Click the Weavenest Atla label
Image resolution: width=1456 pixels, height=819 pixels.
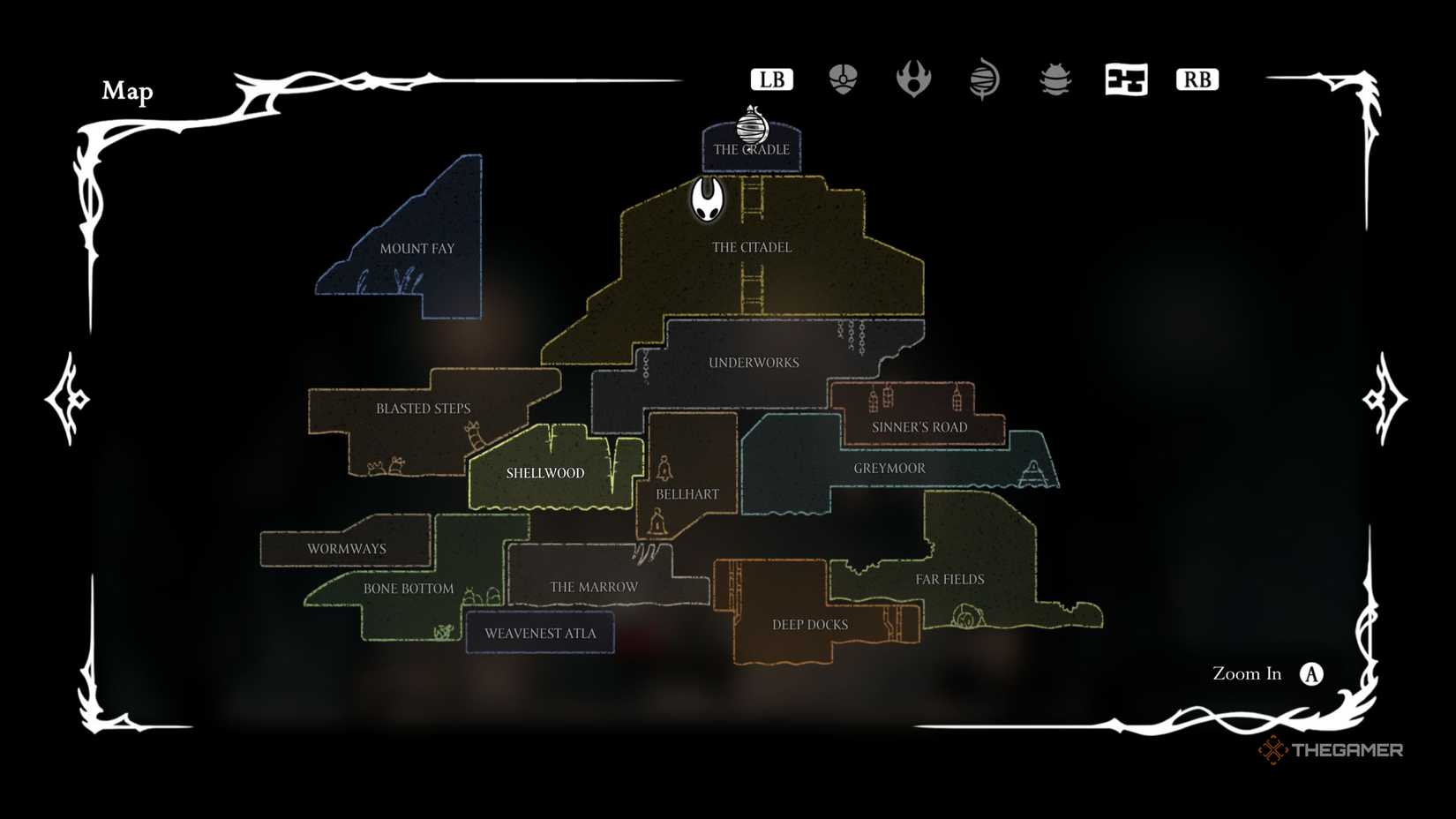[539, 632]
